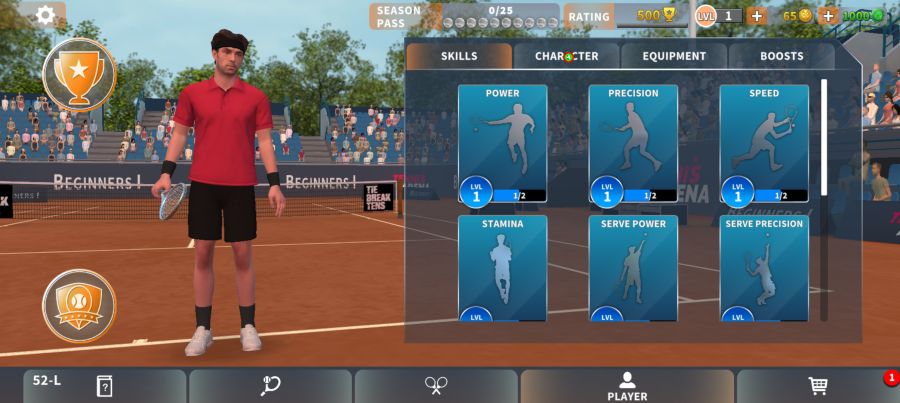Open the tennis ball badge button

pyautogui.click(x=79, y=305)
